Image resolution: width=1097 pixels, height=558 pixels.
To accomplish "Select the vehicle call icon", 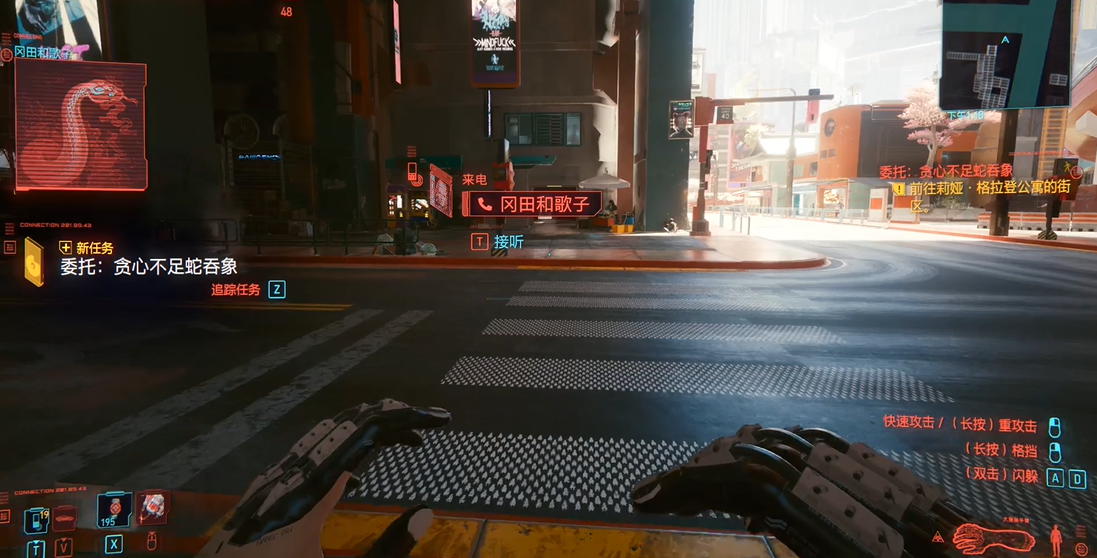I will pos(66,519).
